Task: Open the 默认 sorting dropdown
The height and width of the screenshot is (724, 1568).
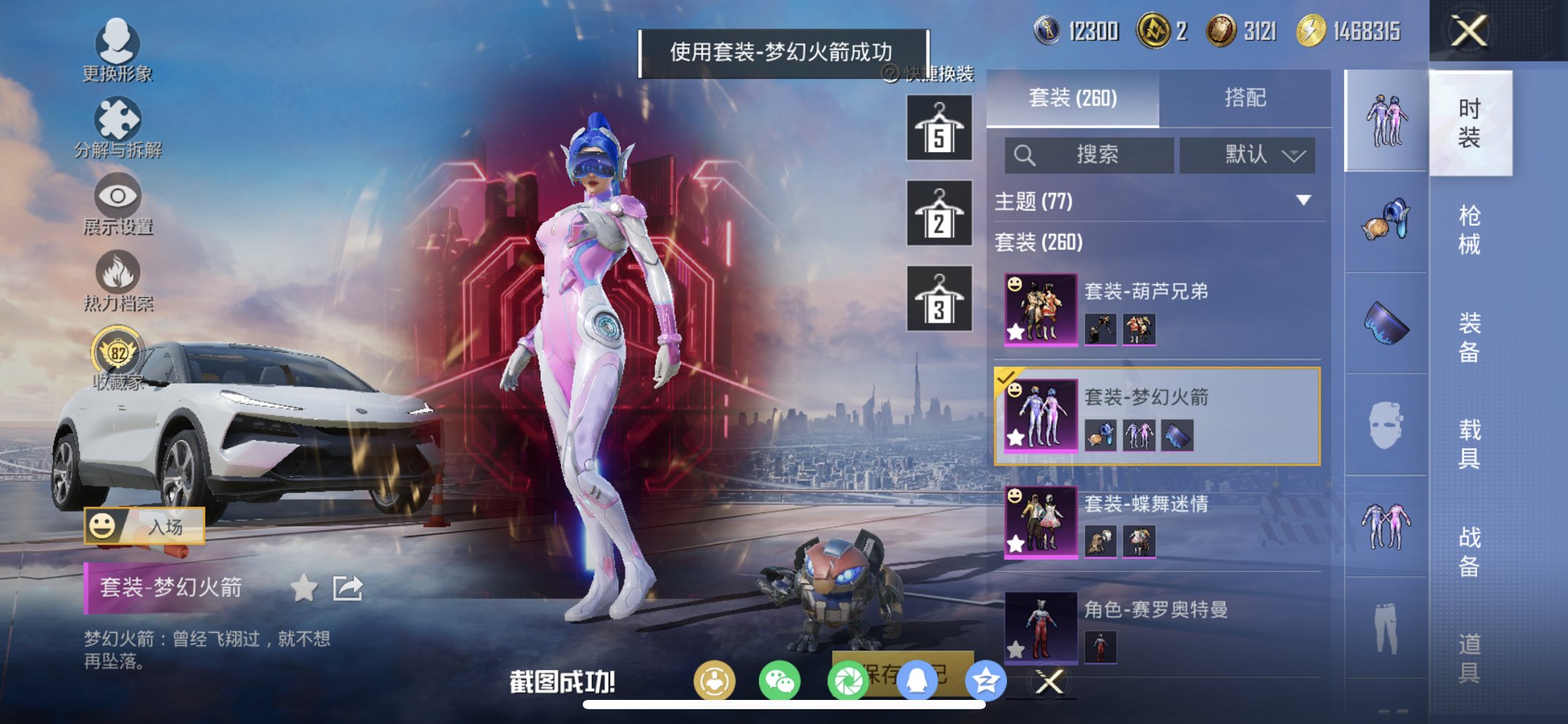Action: (1247, 155)
